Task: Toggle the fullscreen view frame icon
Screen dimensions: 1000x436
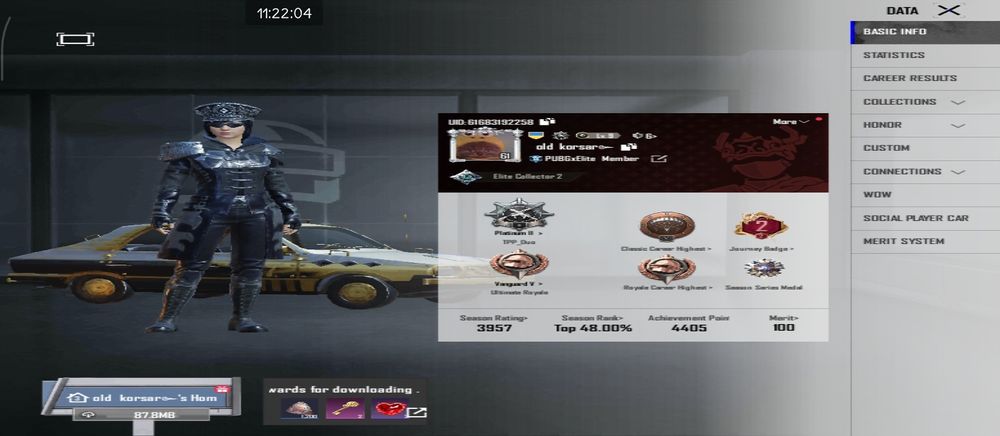Action: point(75,39)
